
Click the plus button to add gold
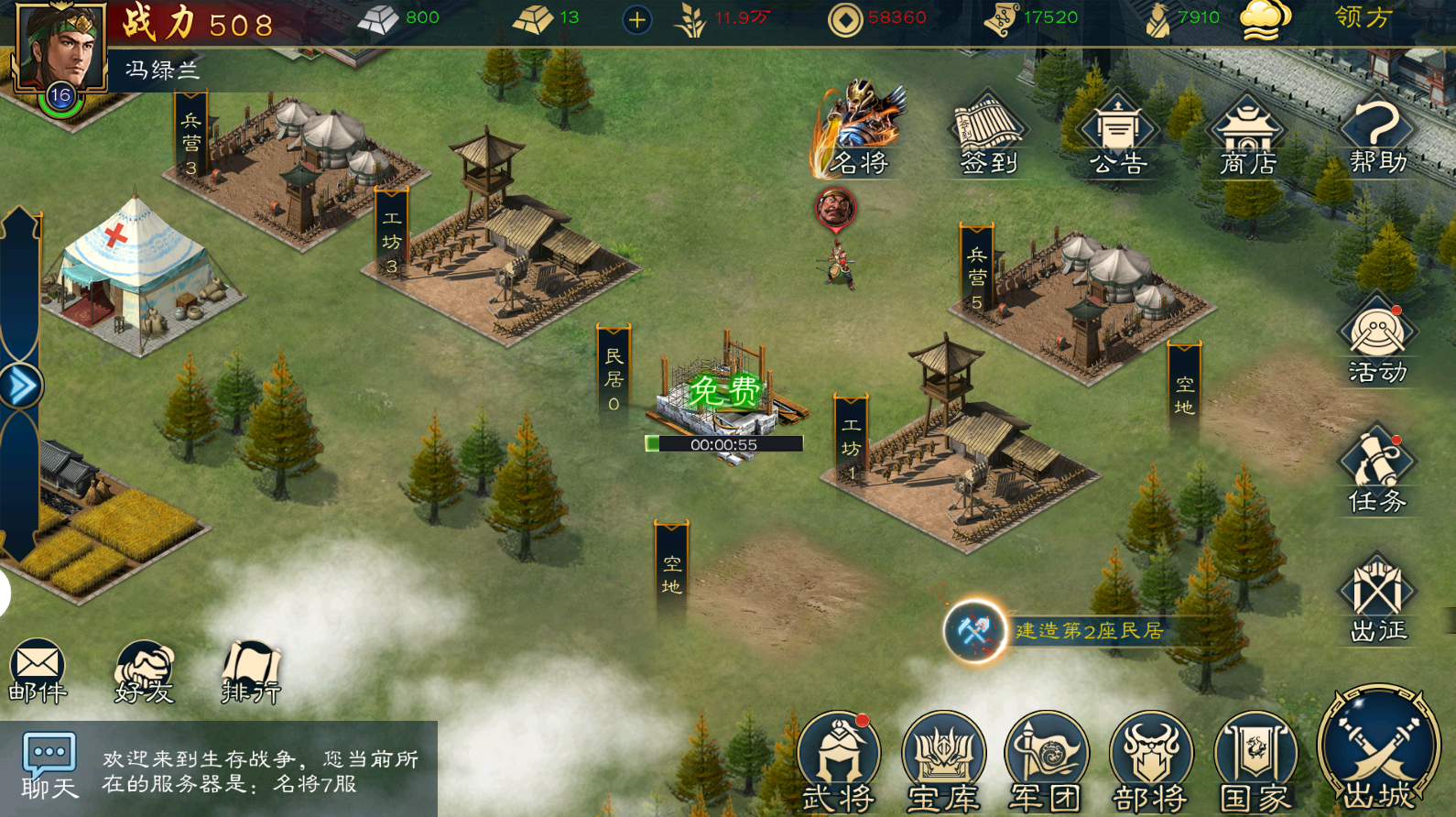tap(637, 19)
